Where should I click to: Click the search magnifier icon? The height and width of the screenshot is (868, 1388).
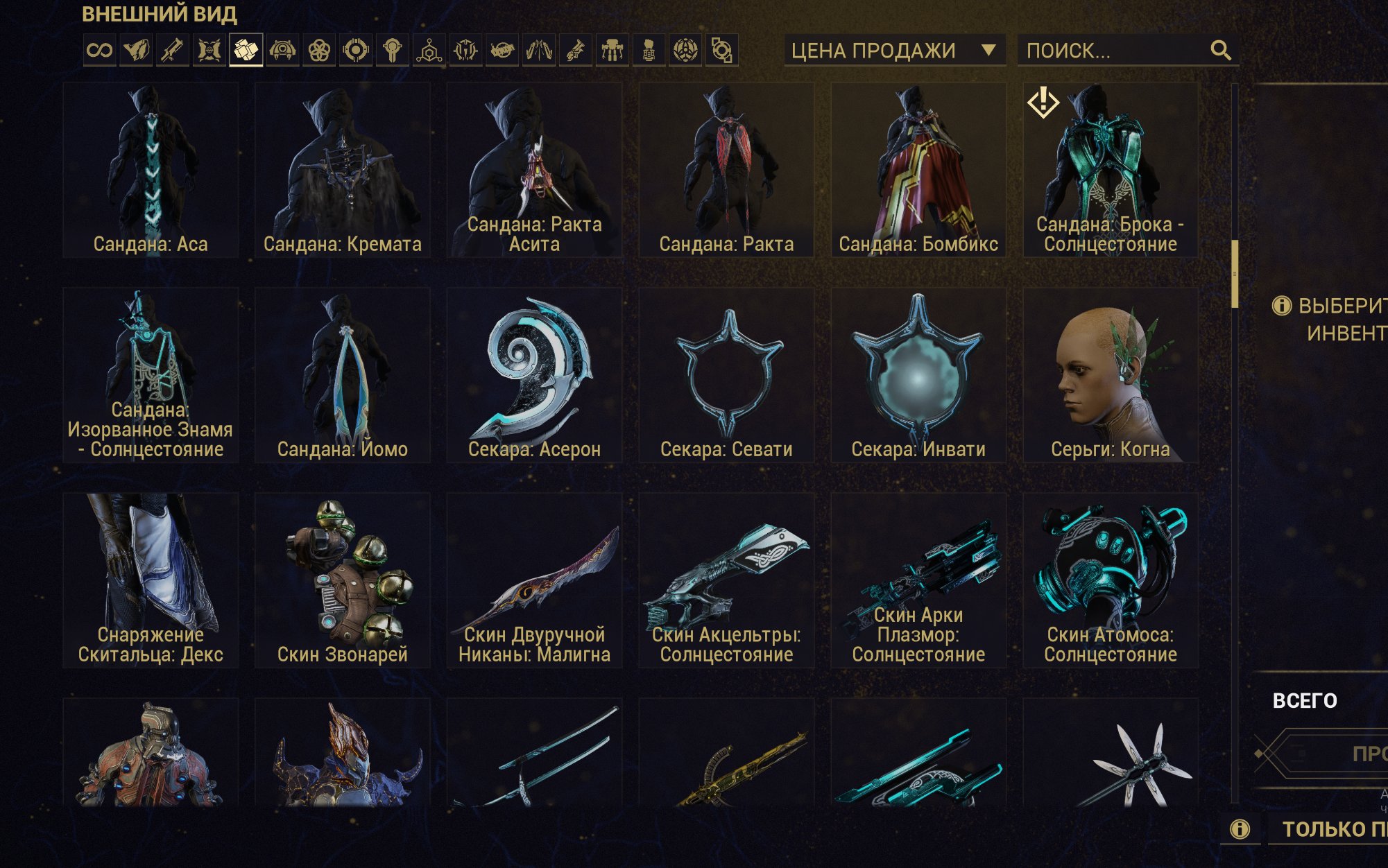[x=1221, y=51]
